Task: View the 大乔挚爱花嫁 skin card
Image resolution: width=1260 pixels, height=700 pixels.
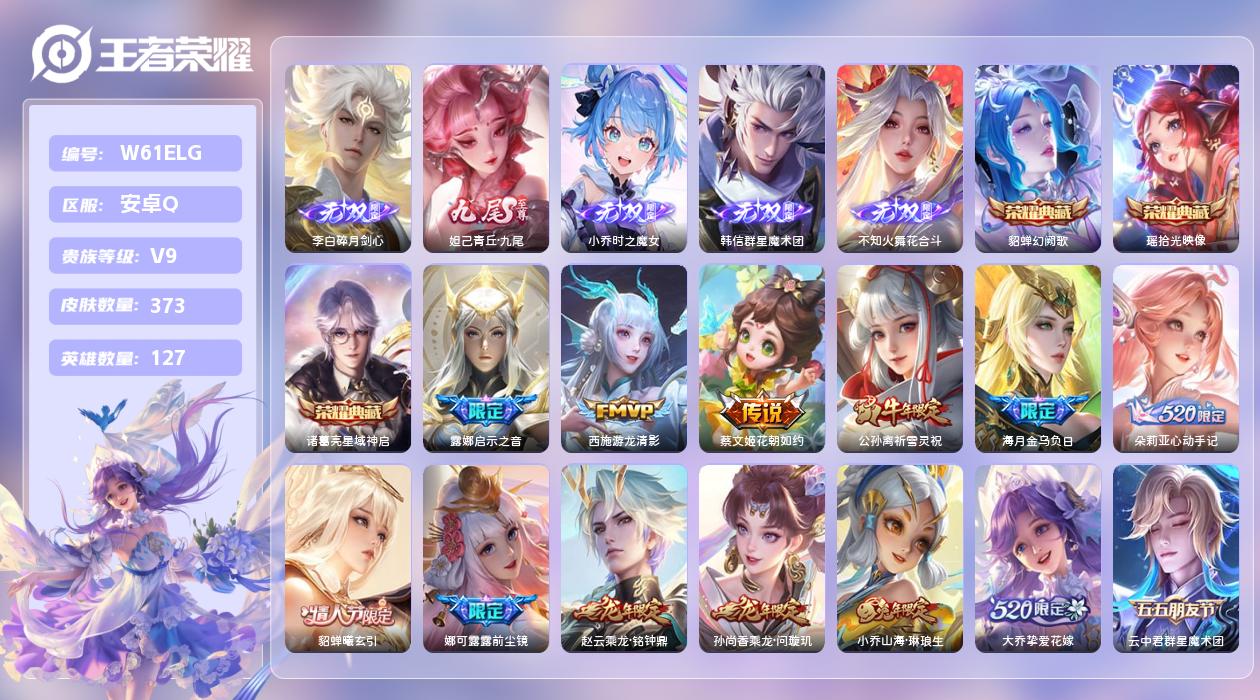Action: pyautogui.click(x=1038, y=558)
